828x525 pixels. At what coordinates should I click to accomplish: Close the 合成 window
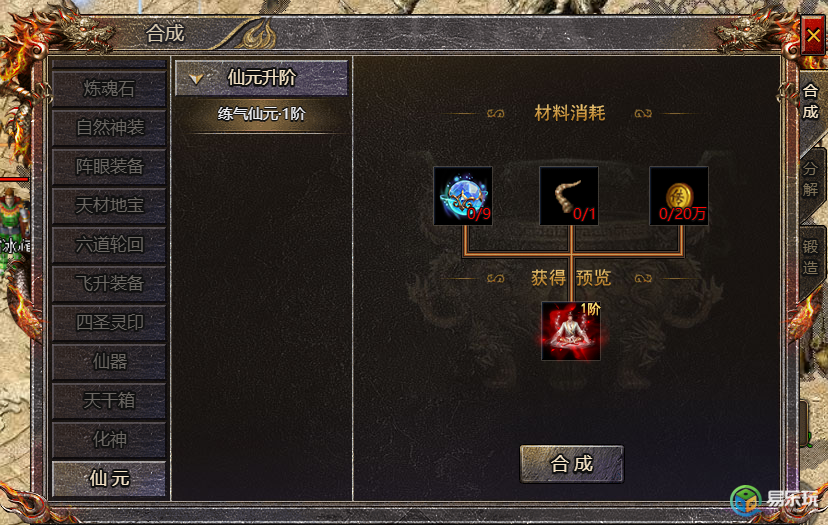[811, 37]
